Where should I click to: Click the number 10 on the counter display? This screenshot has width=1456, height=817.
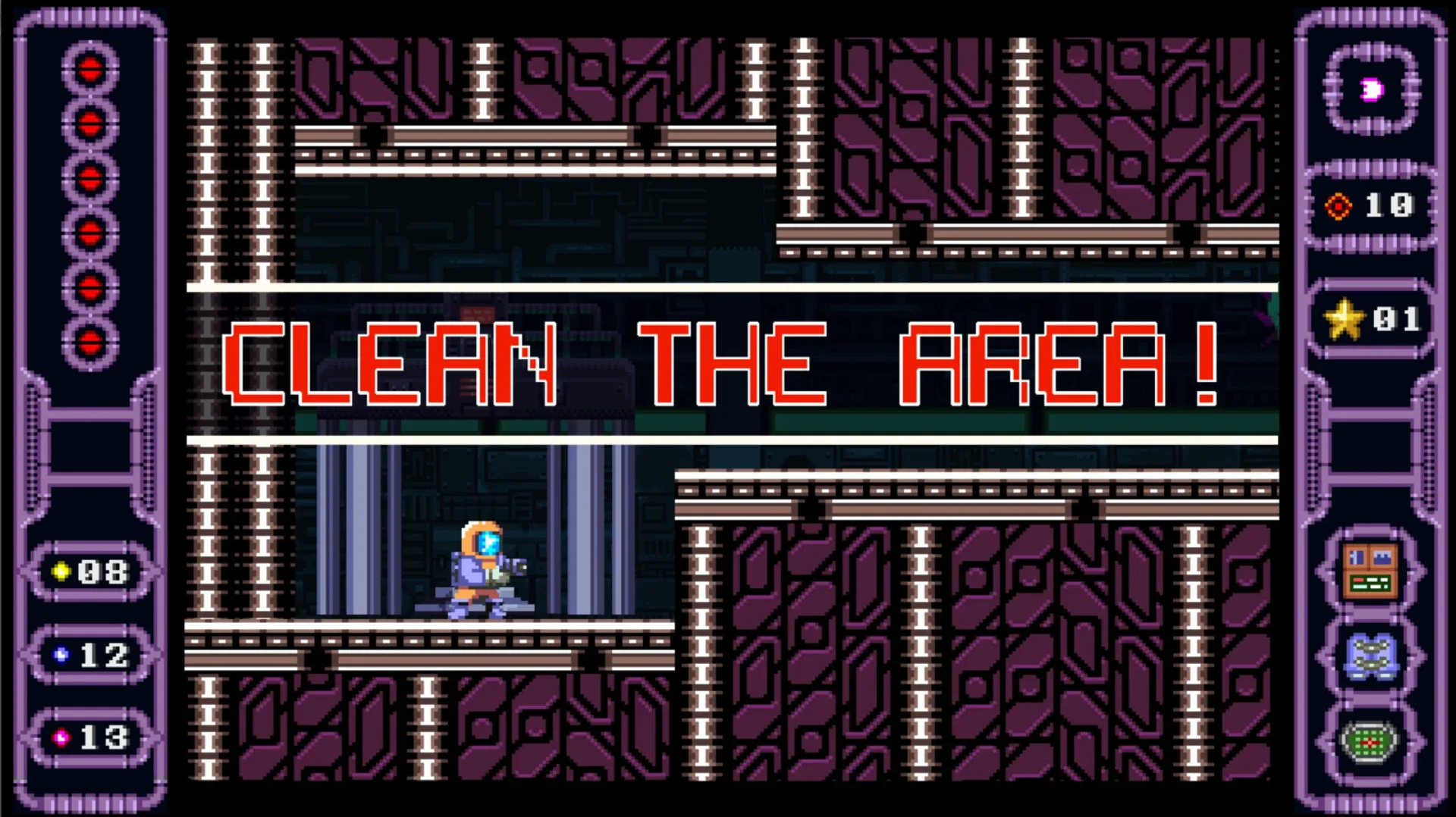click(x=1389, y=205)
